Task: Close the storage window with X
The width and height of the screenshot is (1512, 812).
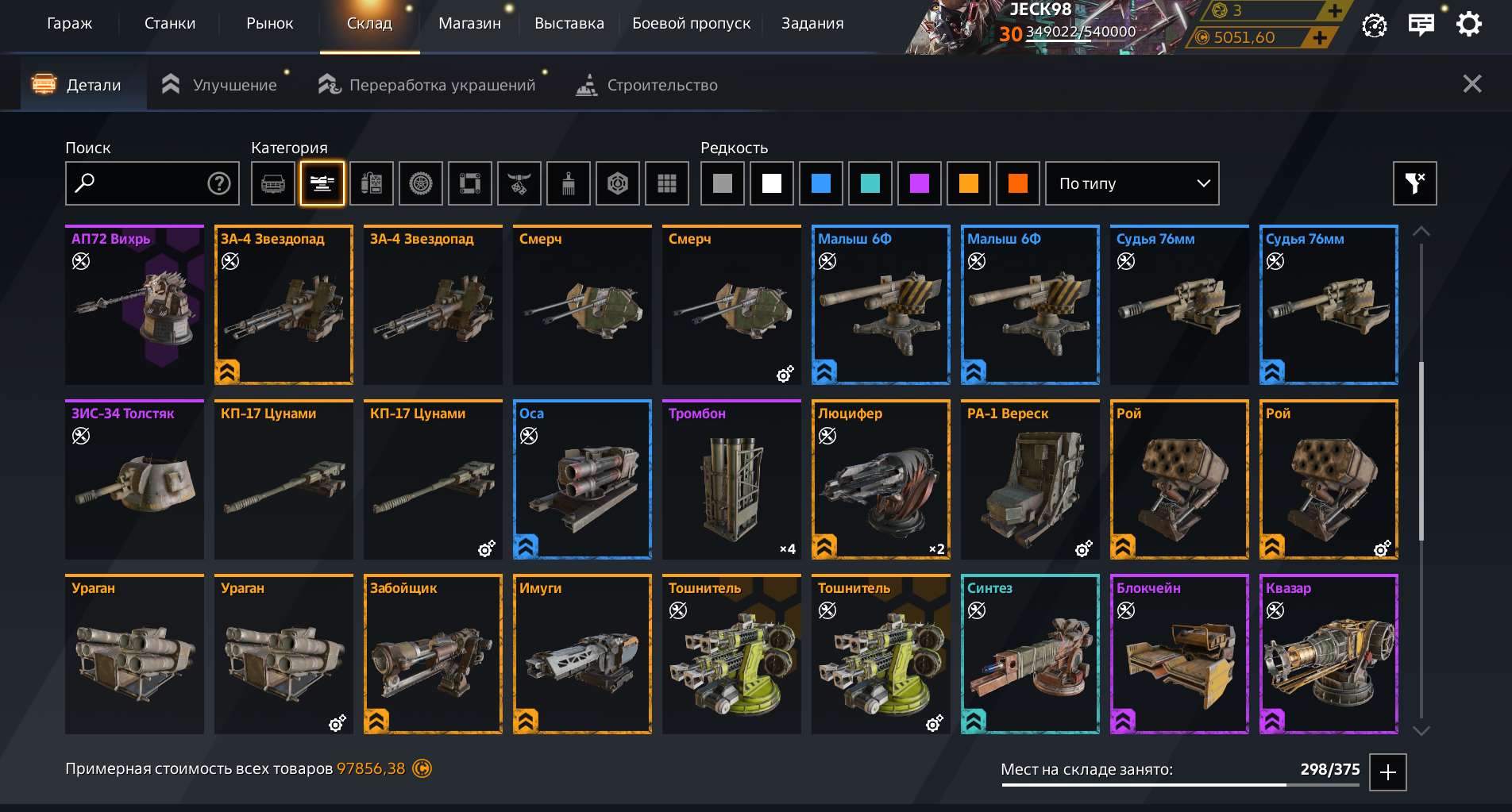Action: 1471,84
